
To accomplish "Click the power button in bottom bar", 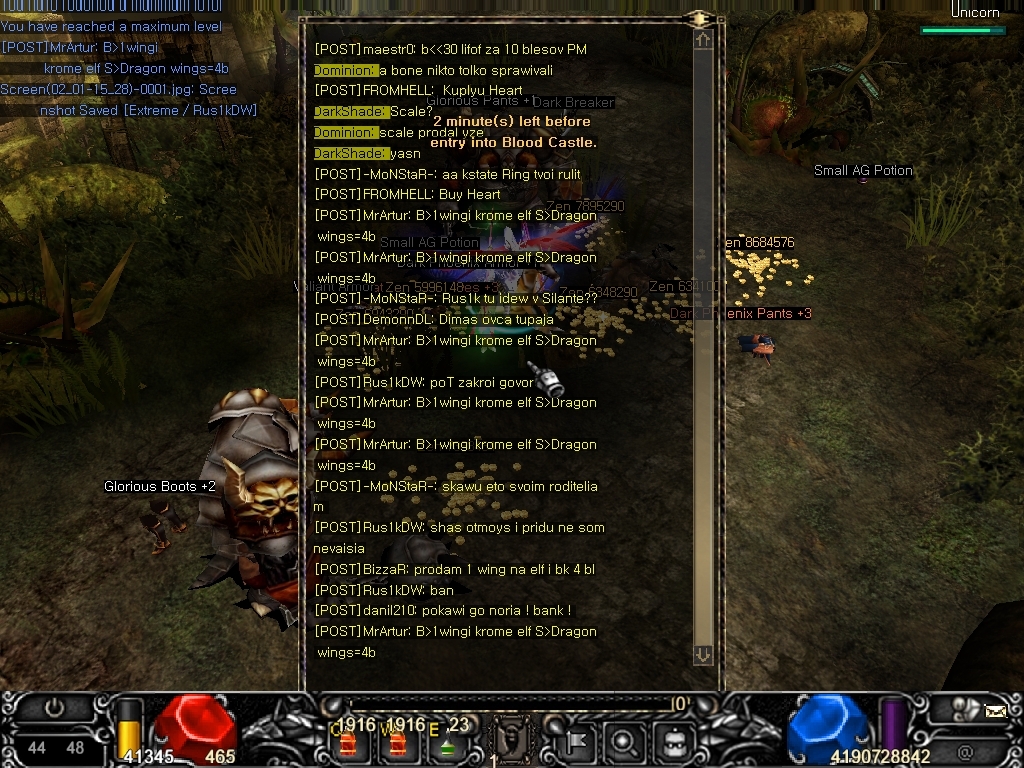I will tap(54, 709).
